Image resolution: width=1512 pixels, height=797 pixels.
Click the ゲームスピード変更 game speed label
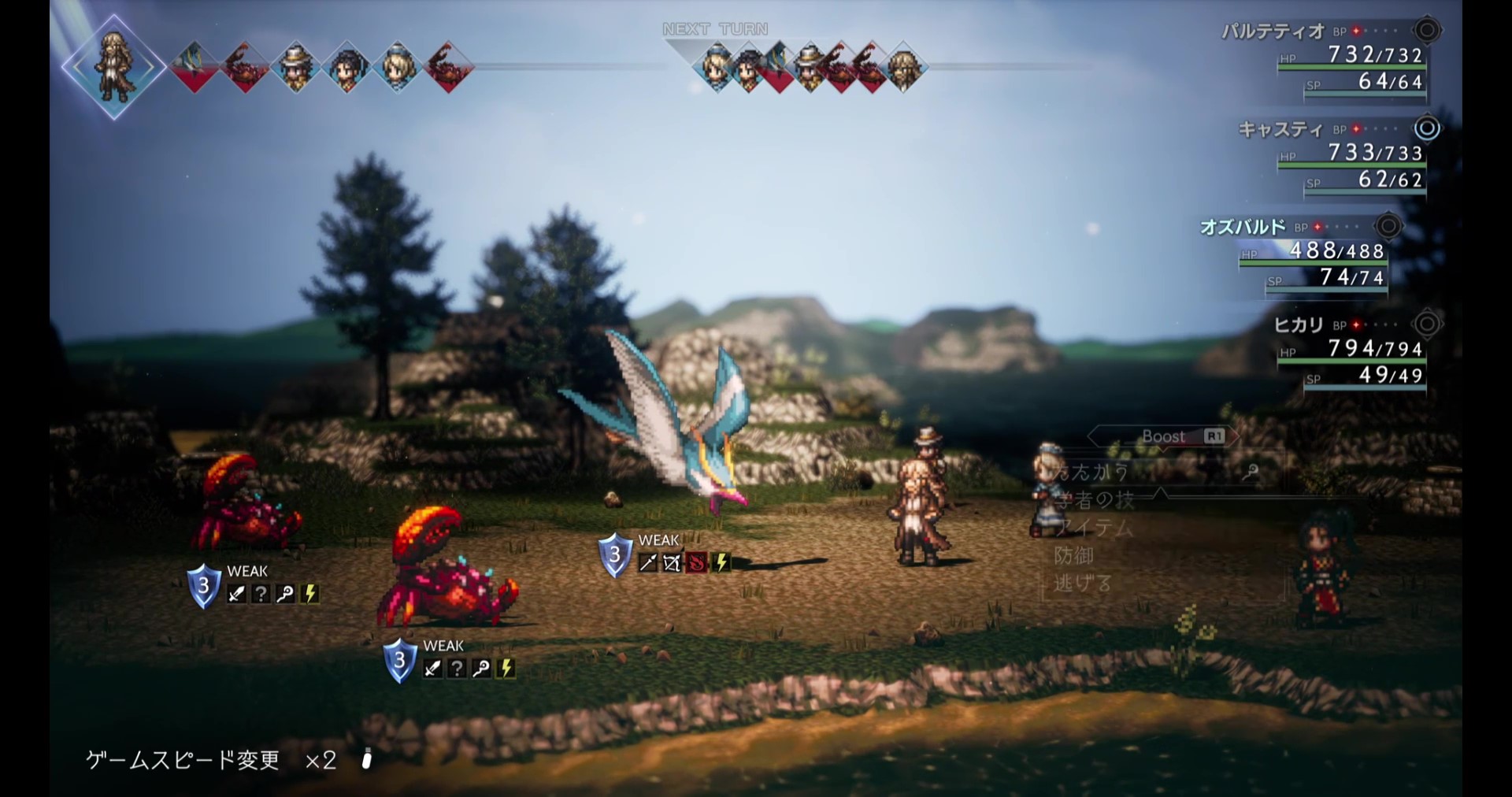click(183, 760)
